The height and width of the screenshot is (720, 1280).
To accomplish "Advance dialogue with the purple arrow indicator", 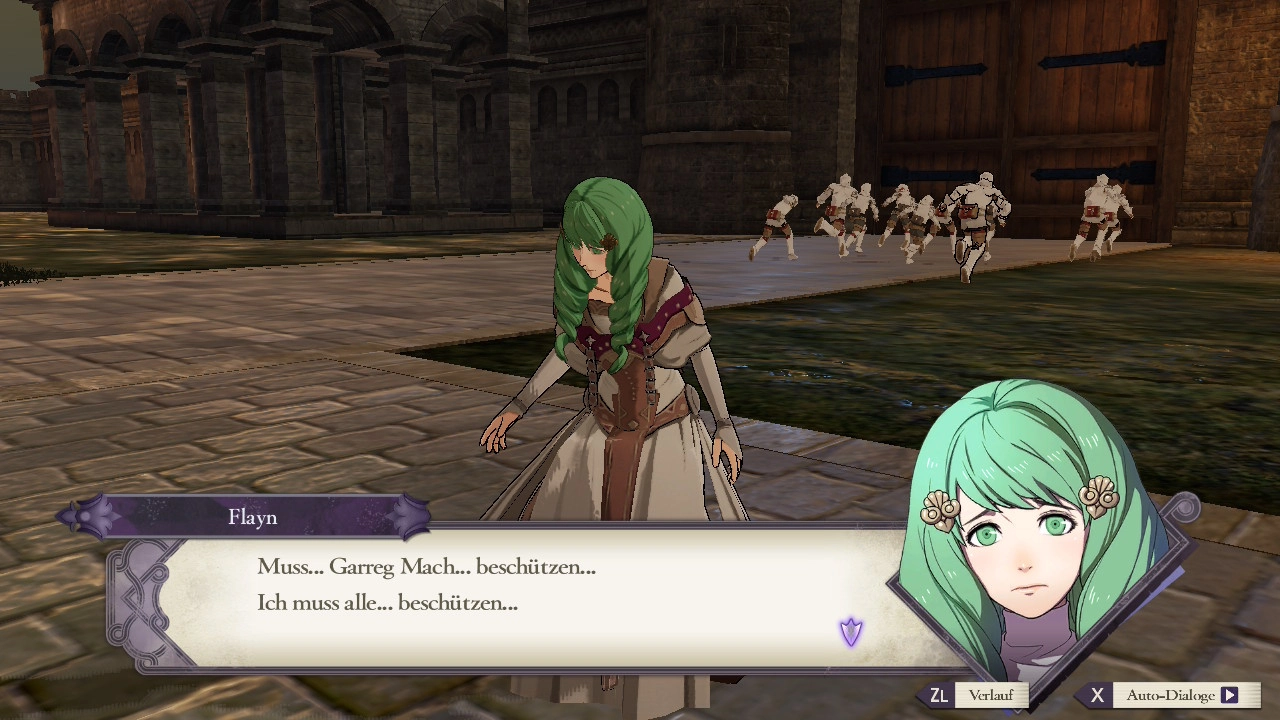I will coord(851,631).
